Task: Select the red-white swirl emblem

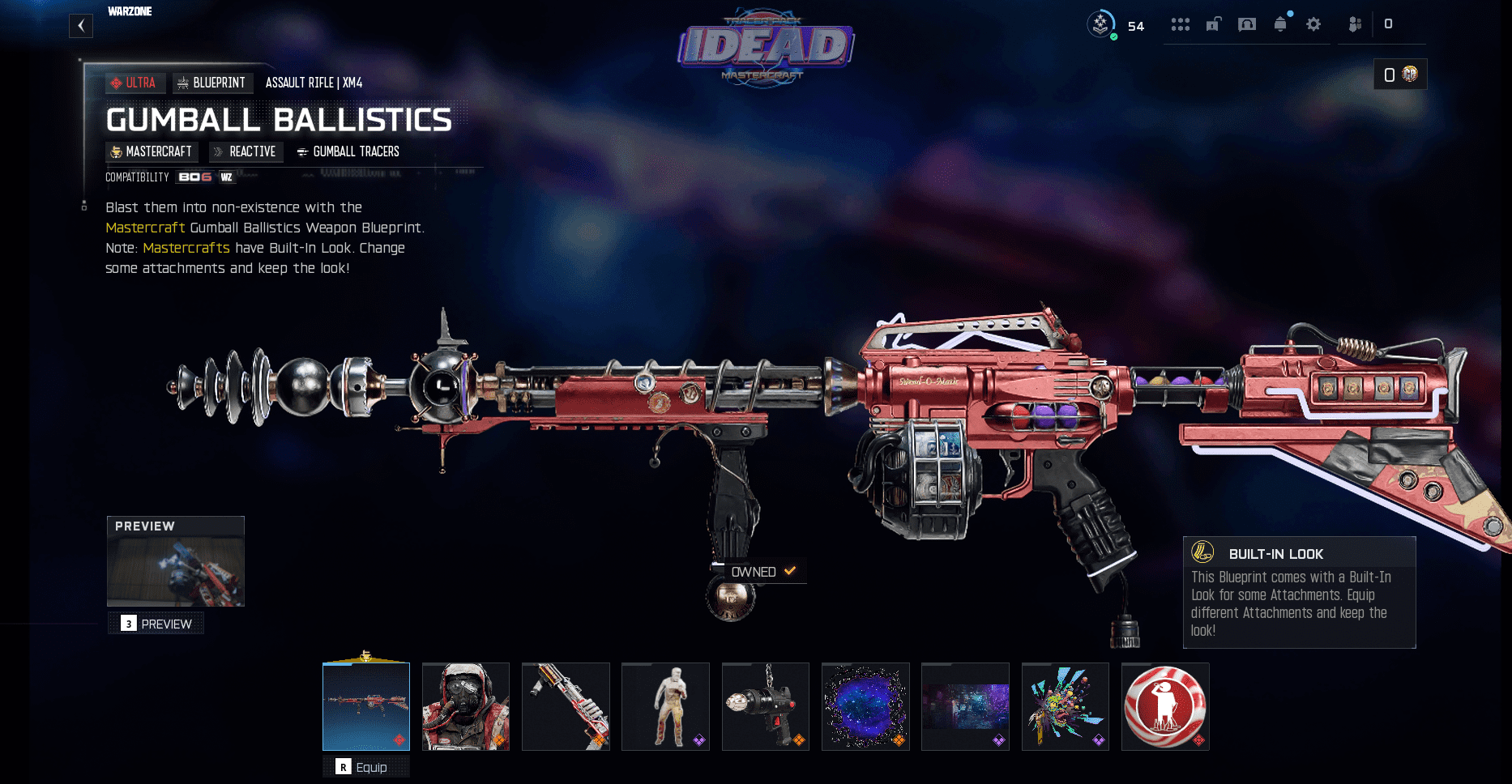Action: (x=1165, y=706)
